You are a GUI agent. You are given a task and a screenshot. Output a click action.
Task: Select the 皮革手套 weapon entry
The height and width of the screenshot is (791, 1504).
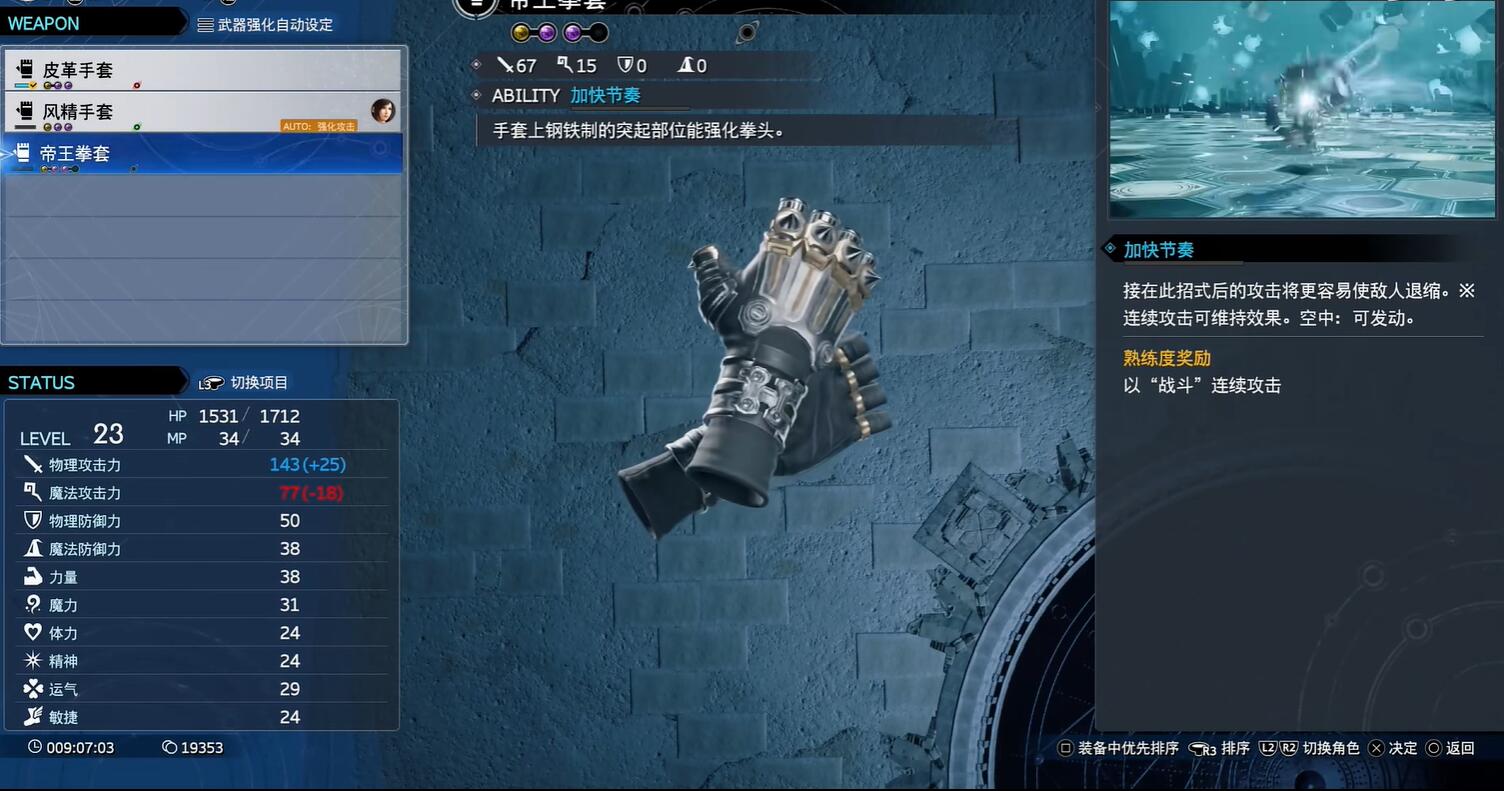(200, 70)
